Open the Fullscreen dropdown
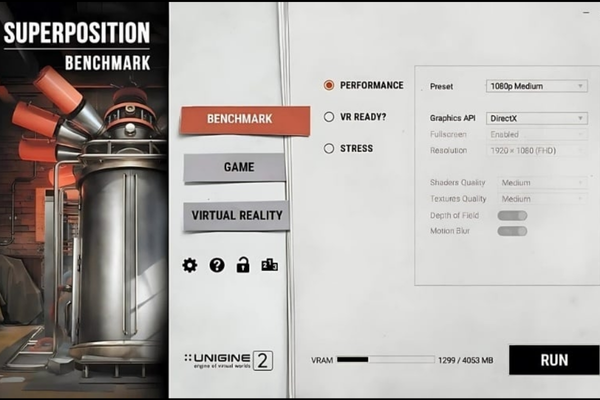The height and width of the screenshot is (400, 600). 536,134
